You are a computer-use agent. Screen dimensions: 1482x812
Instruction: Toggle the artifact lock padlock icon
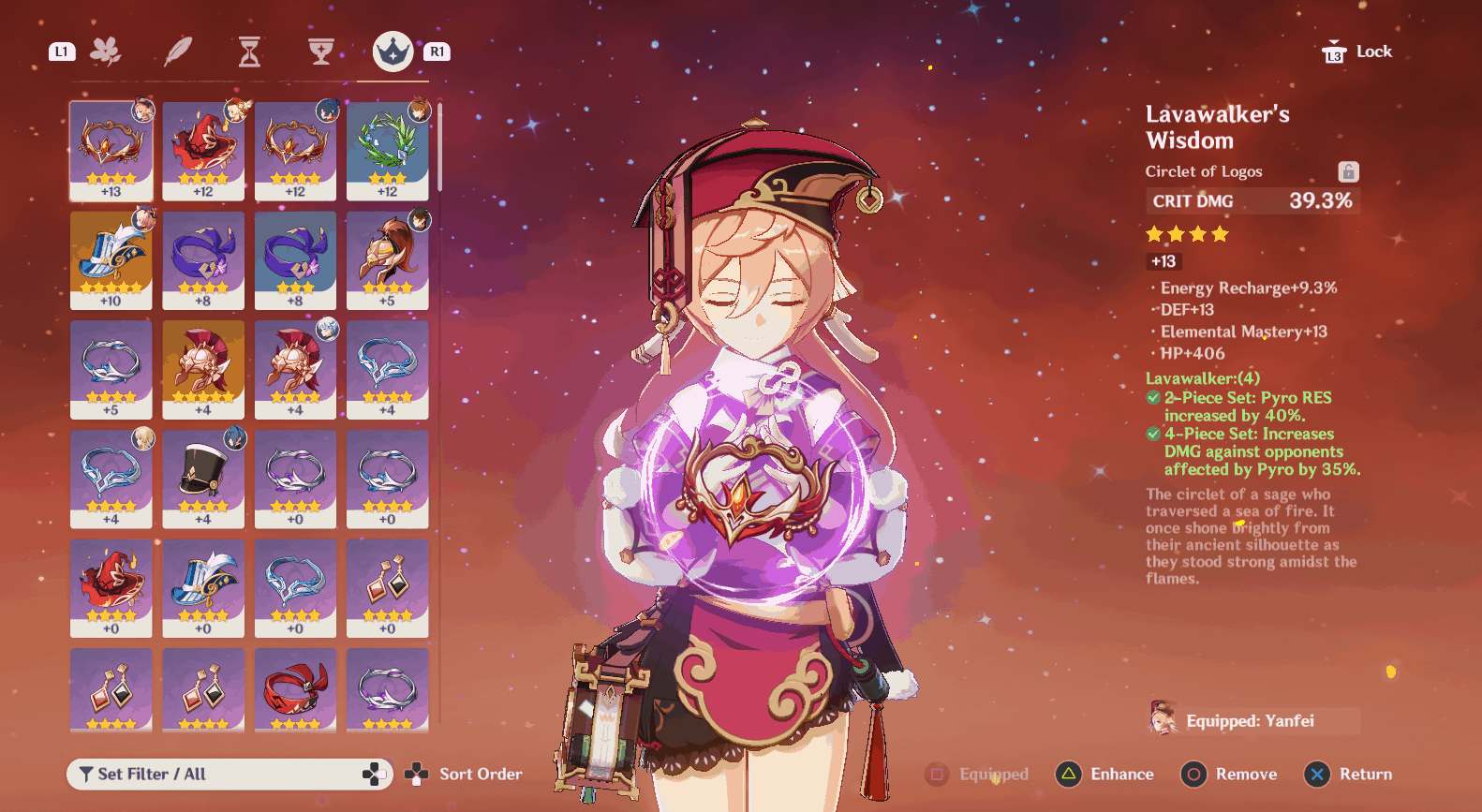point(1348,171)
